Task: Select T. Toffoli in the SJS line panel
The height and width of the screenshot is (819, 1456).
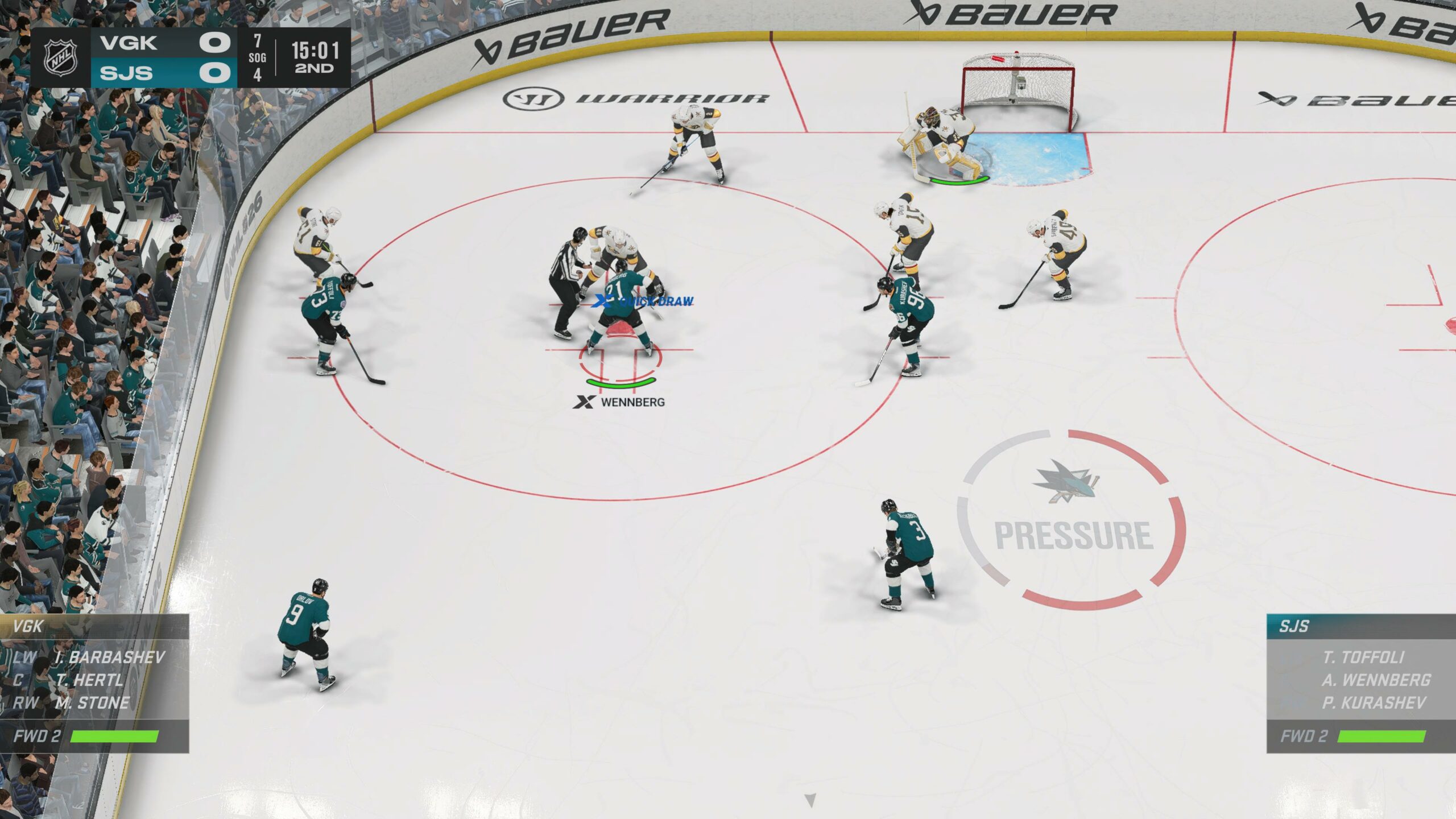Action: (1363, 657)
